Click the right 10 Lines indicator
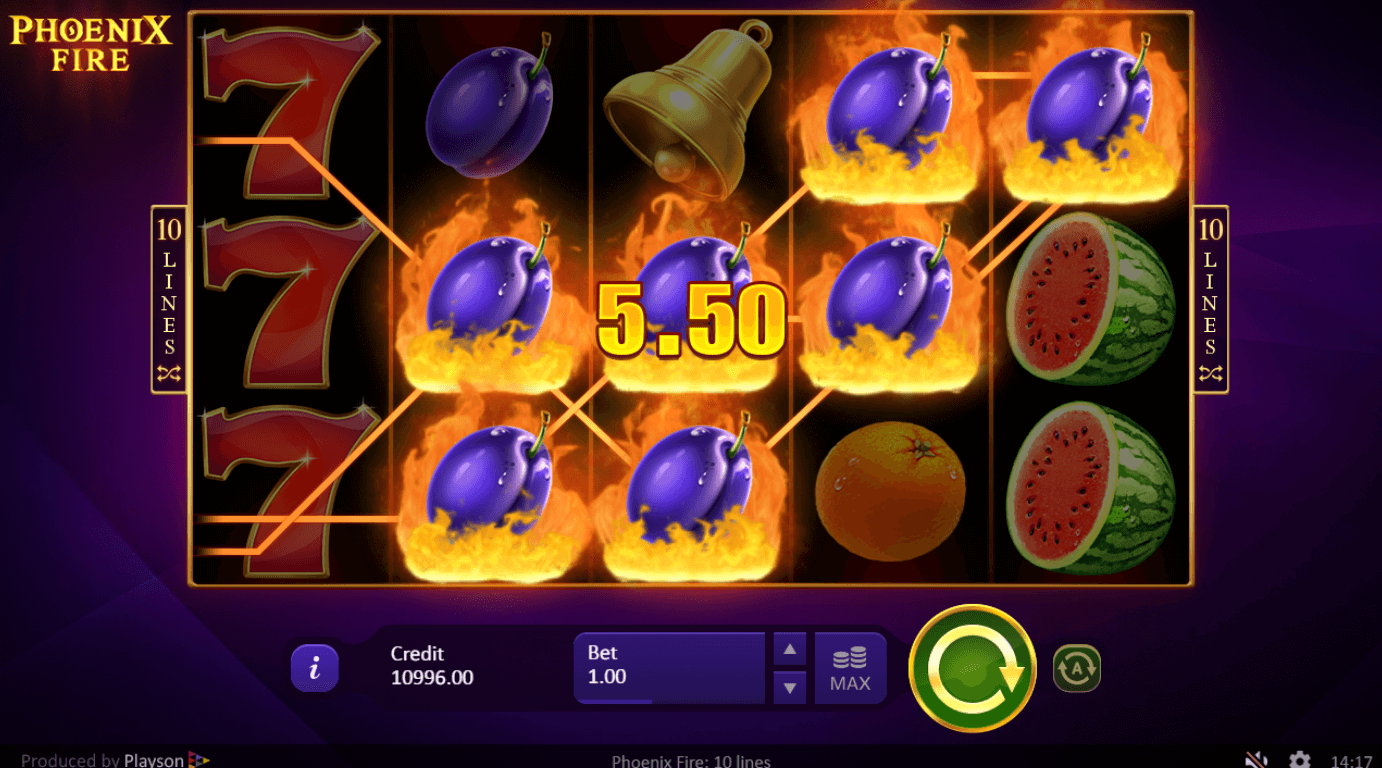 1210,299
